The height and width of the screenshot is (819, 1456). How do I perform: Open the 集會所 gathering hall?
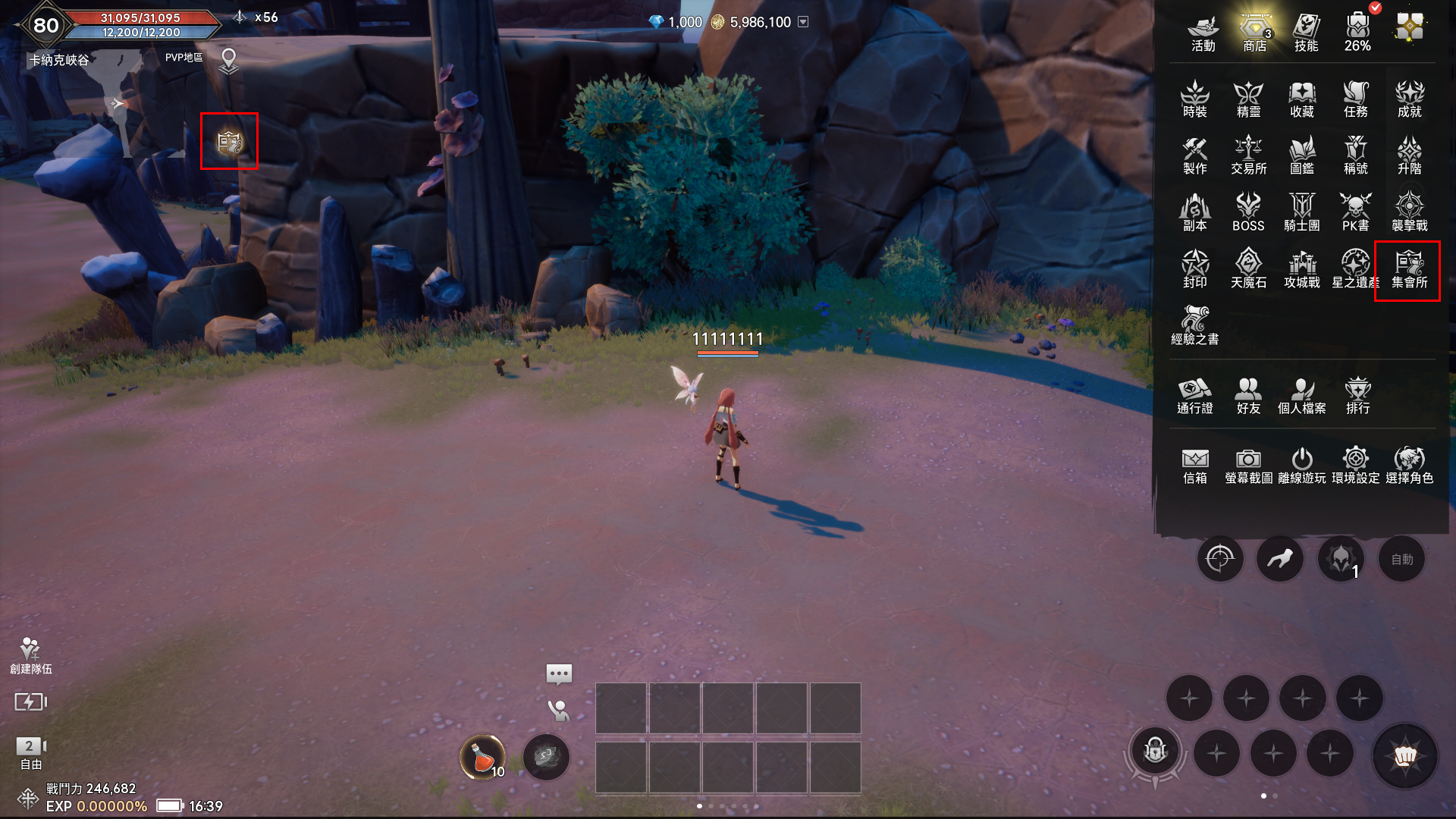click(x=1409, y=270)
